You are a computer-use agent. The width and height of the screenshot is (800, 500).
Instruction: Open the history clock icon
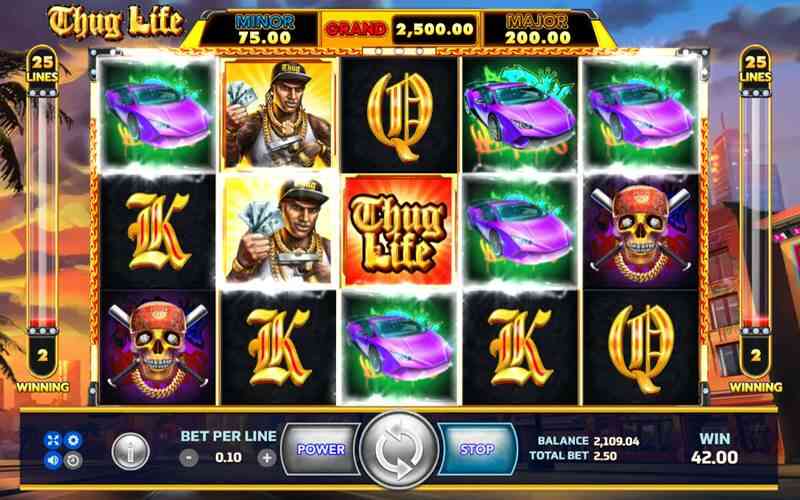(x=72, y=460)
